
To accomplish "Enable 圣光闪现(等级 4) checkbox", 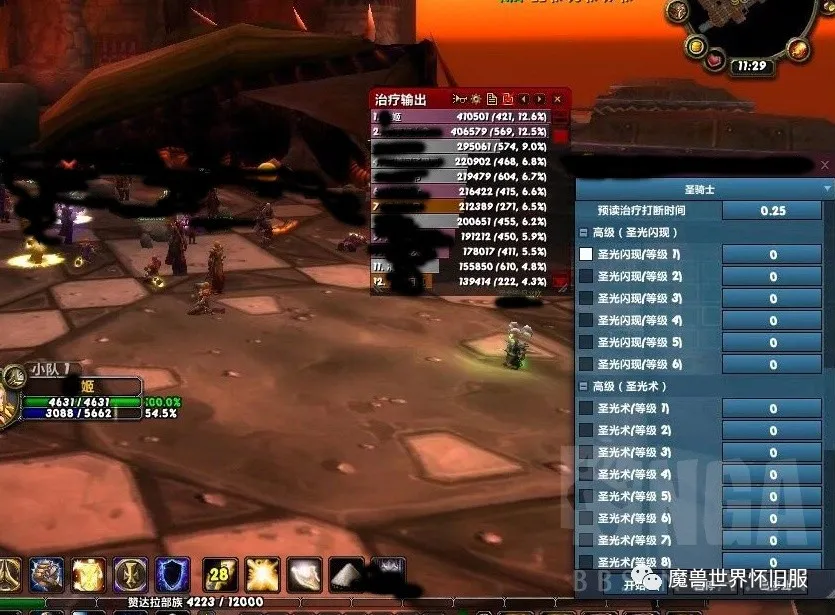I will [586, 320].
